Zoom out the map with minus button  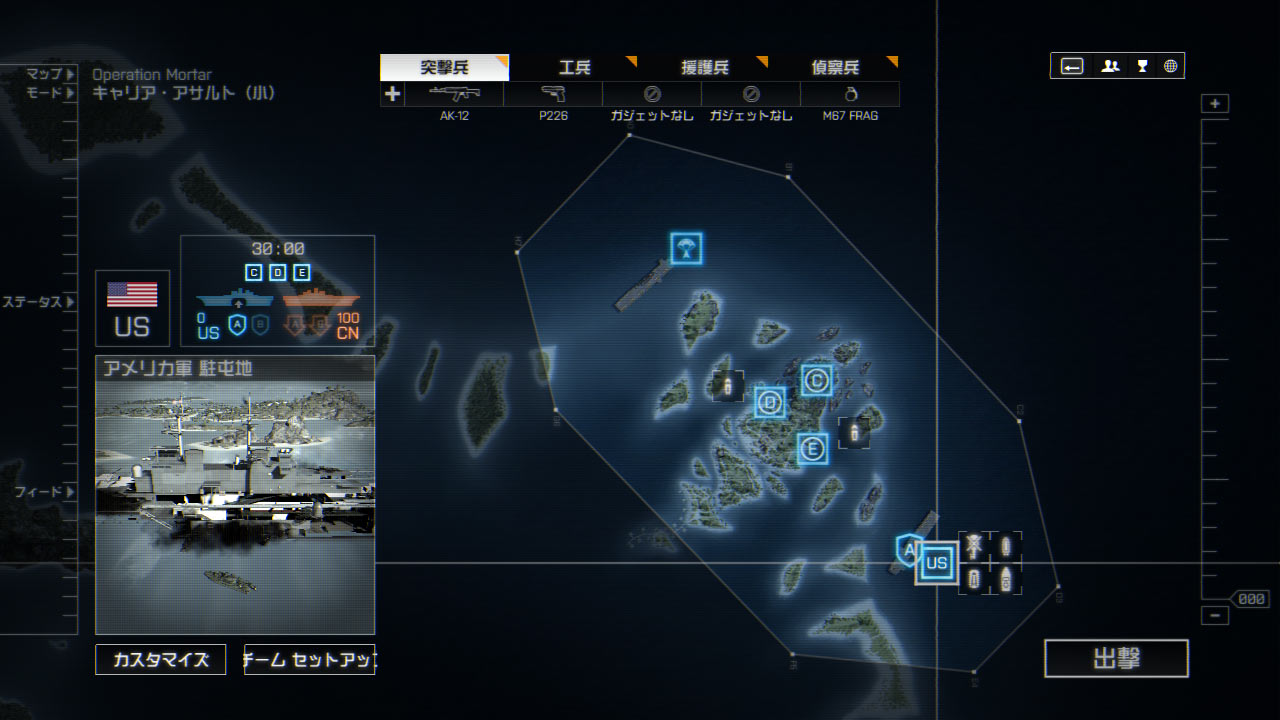tap(1215, 616)
